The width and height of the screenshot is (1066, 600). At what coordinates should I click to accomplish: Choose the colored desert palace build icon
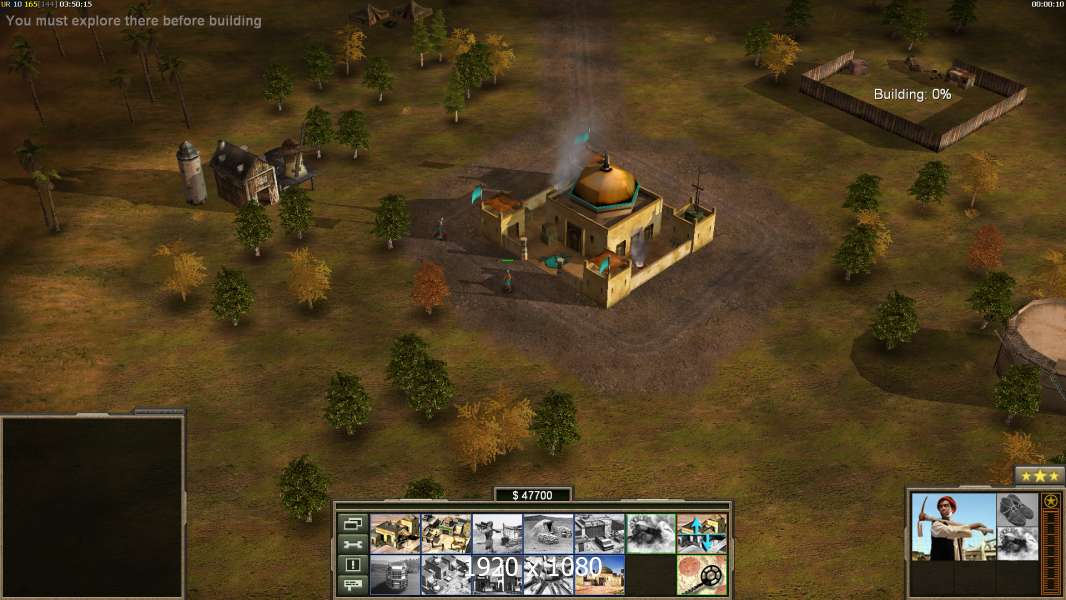pyautogui.click(x=599, y=575)
